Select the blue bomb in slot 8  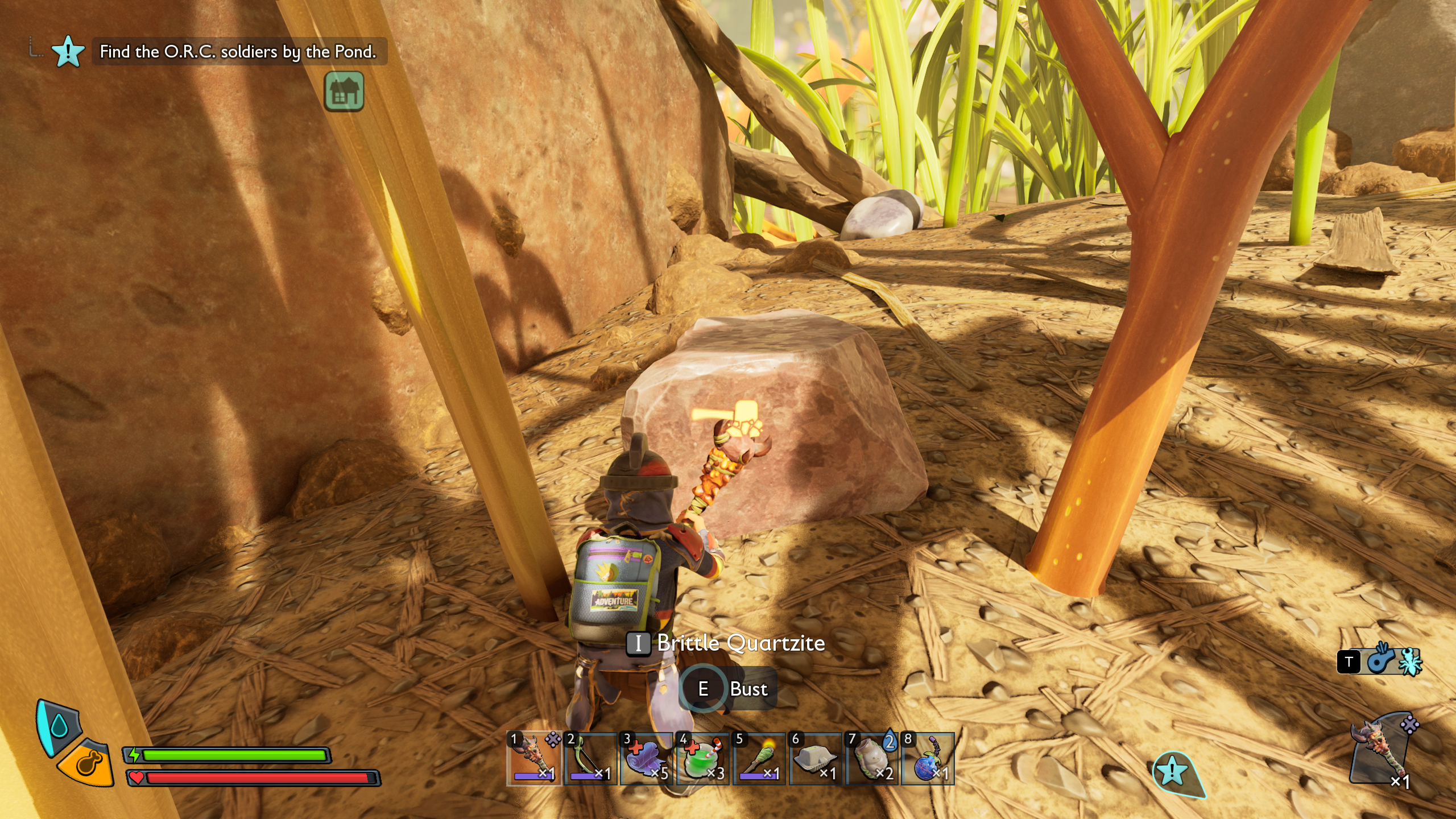click(928, 758)
